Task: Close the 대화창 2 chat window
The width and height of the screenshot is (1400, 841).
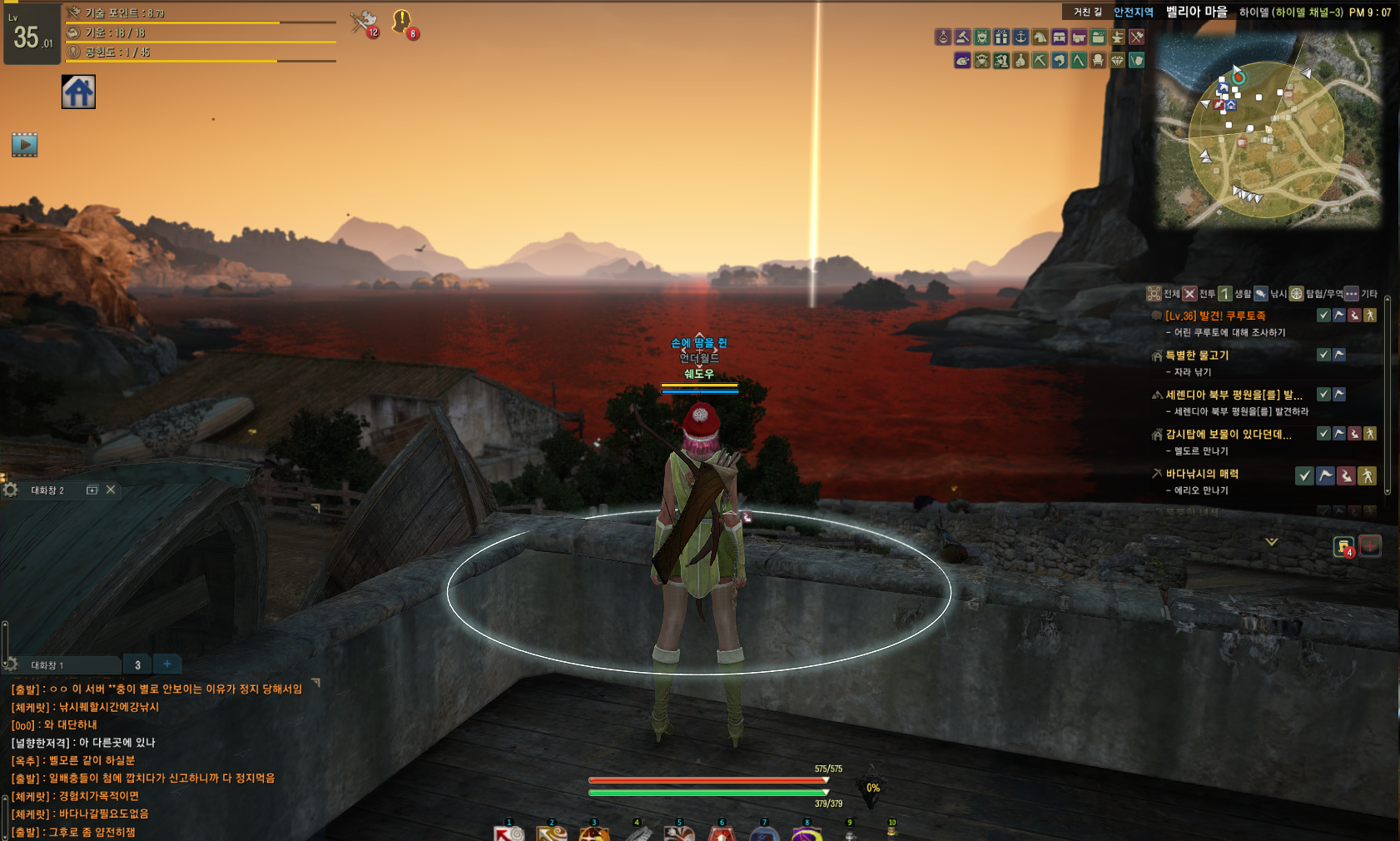Action: coord(111,490)
